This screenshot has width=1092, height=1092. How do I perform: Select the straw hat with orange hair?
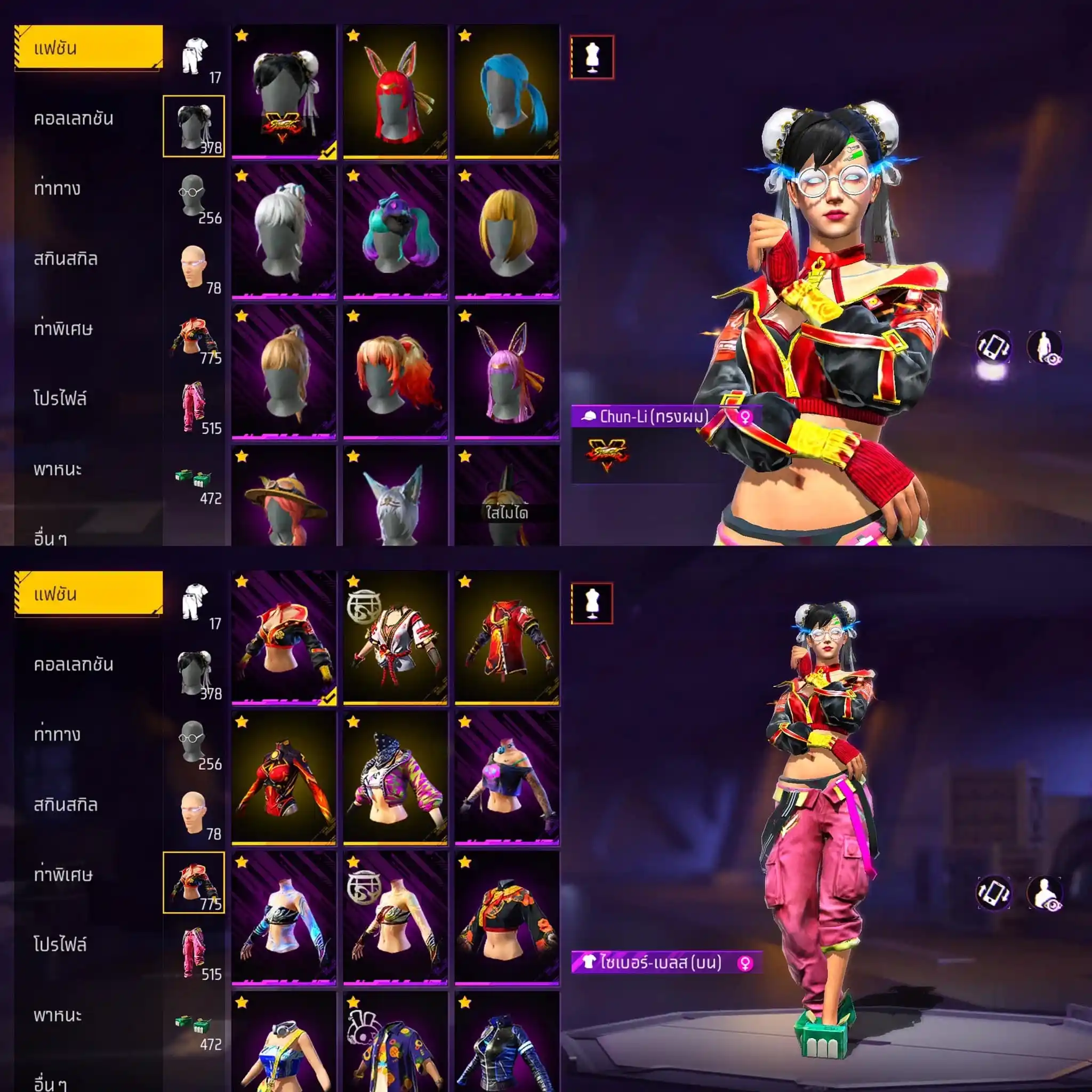coord(283,497)
